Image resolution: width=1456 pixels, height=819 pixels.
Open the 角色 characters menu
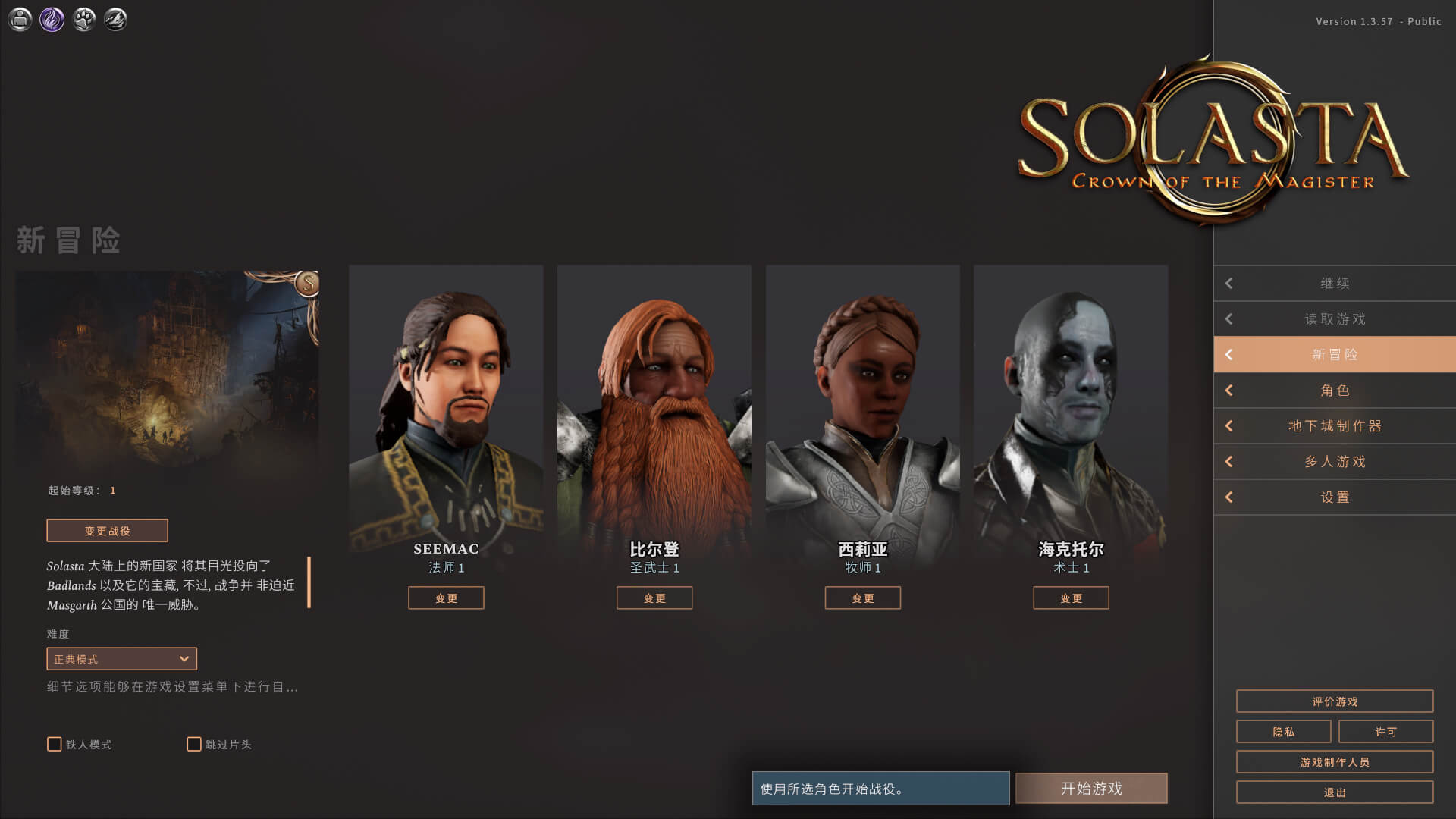[1335, 391]
